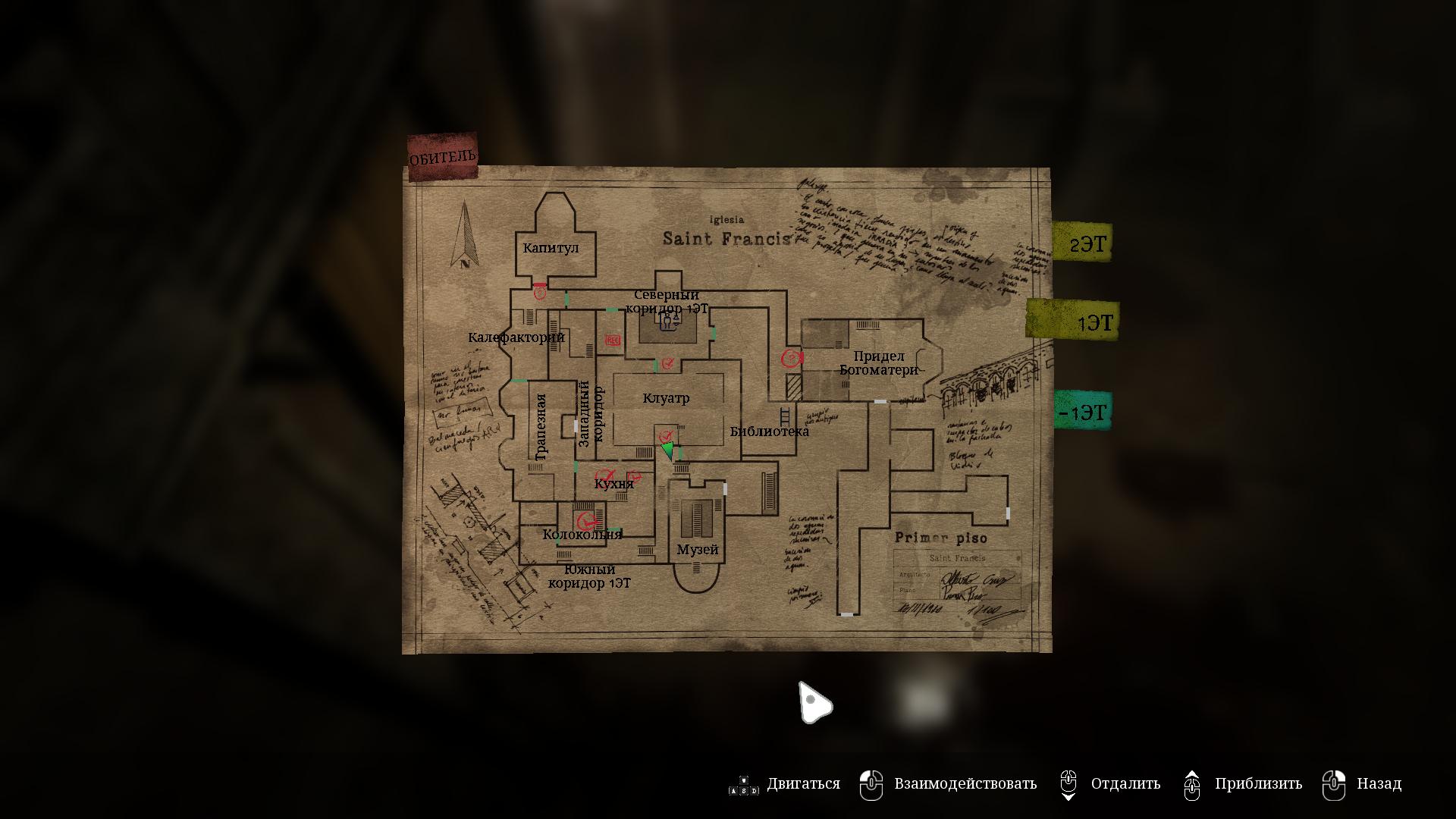
Task: Select the Колокольня room label
Action: click(x=582, y=535)
